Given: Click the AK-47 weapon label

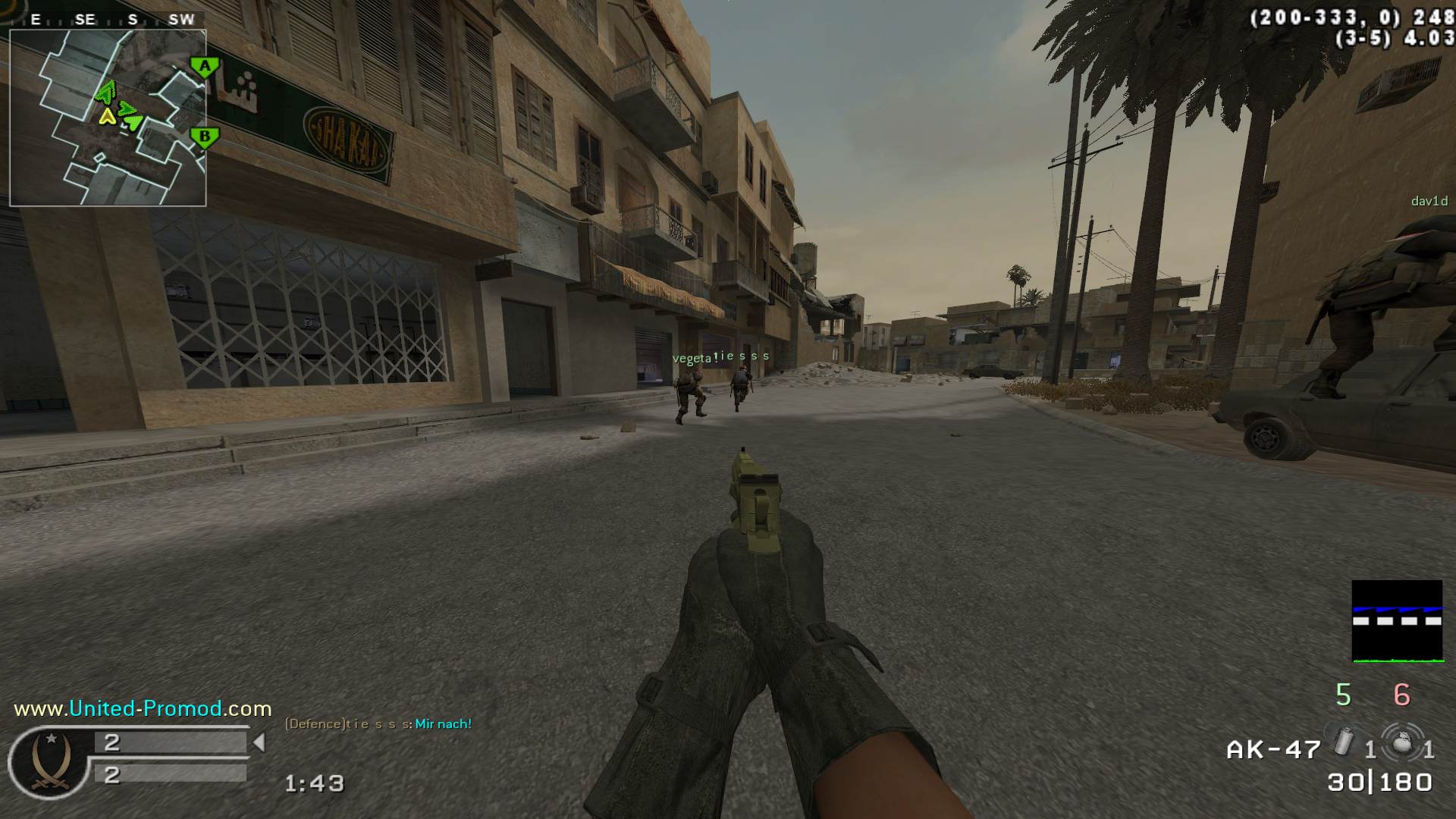Looking at the screenshot, I should (1273, 750).
